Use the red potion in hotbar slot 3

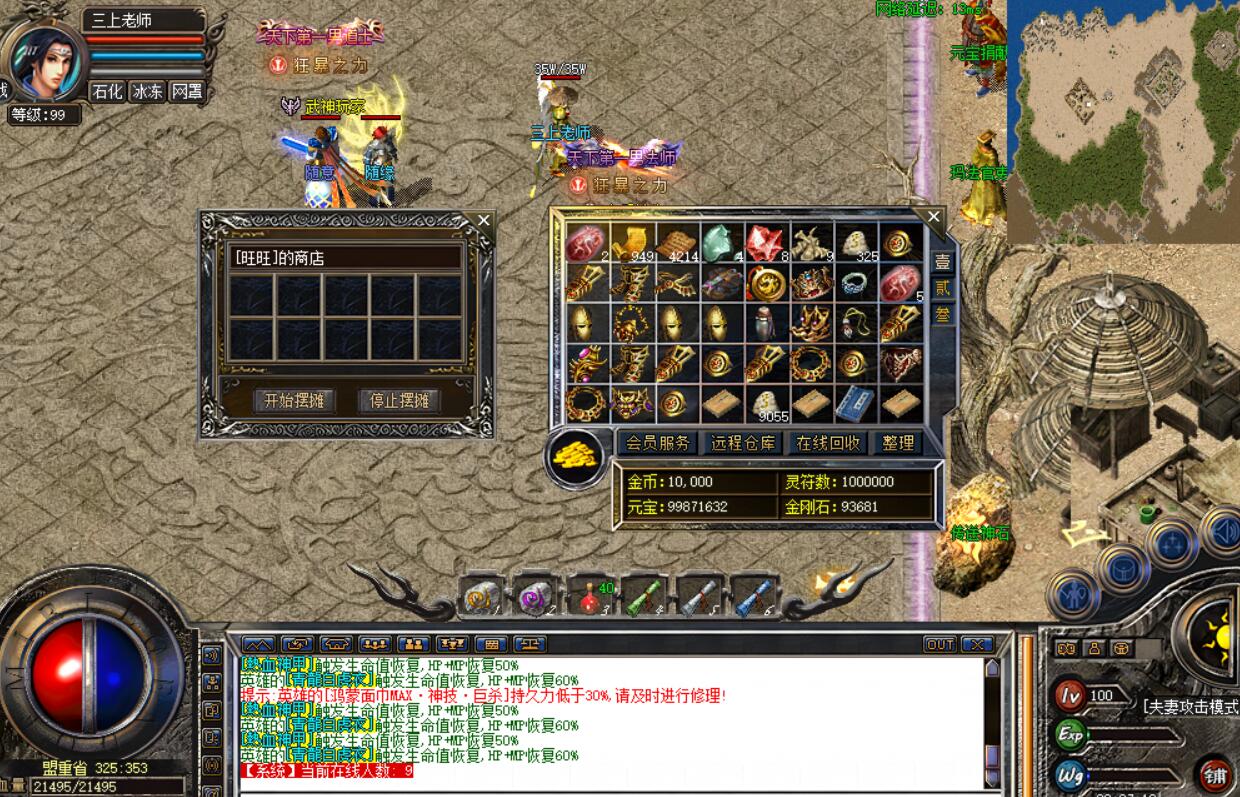[x=589, y=597]
